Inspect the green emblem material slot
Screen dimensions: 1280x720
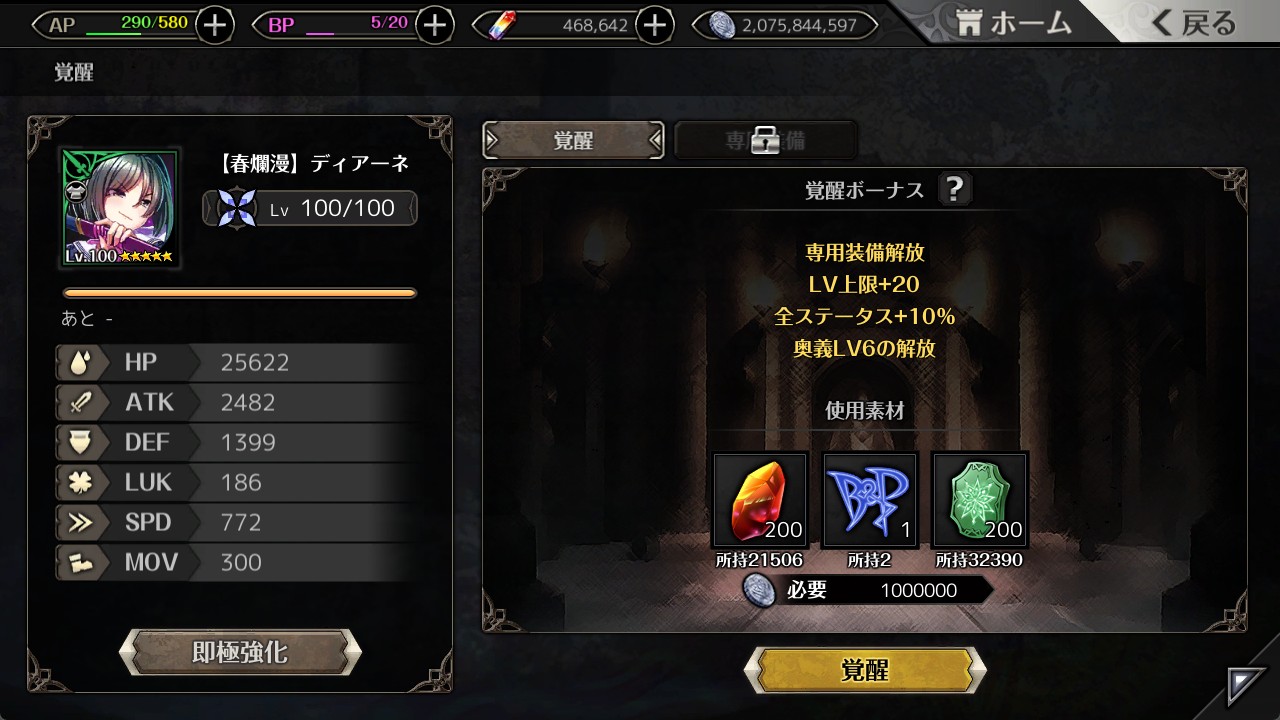(980, 500)
